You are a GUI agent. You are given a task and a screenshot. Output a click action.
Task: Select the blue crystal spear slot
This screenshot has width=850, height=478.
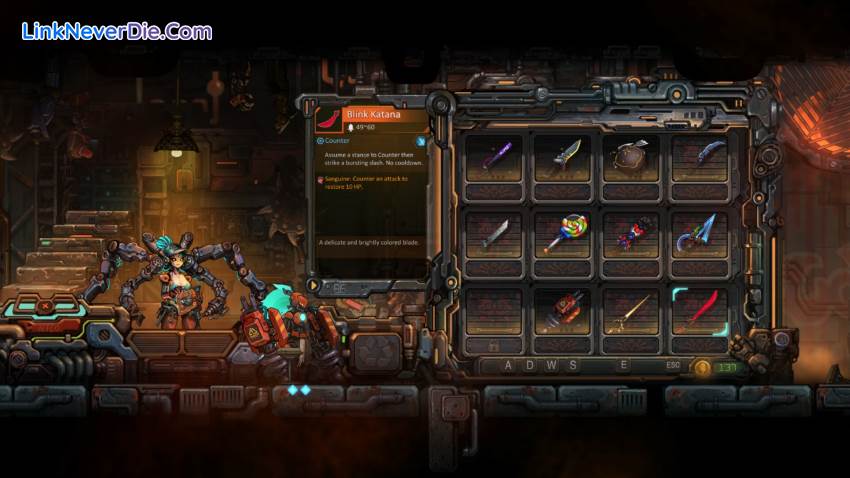pyautogui.click(x=700, y=234)
